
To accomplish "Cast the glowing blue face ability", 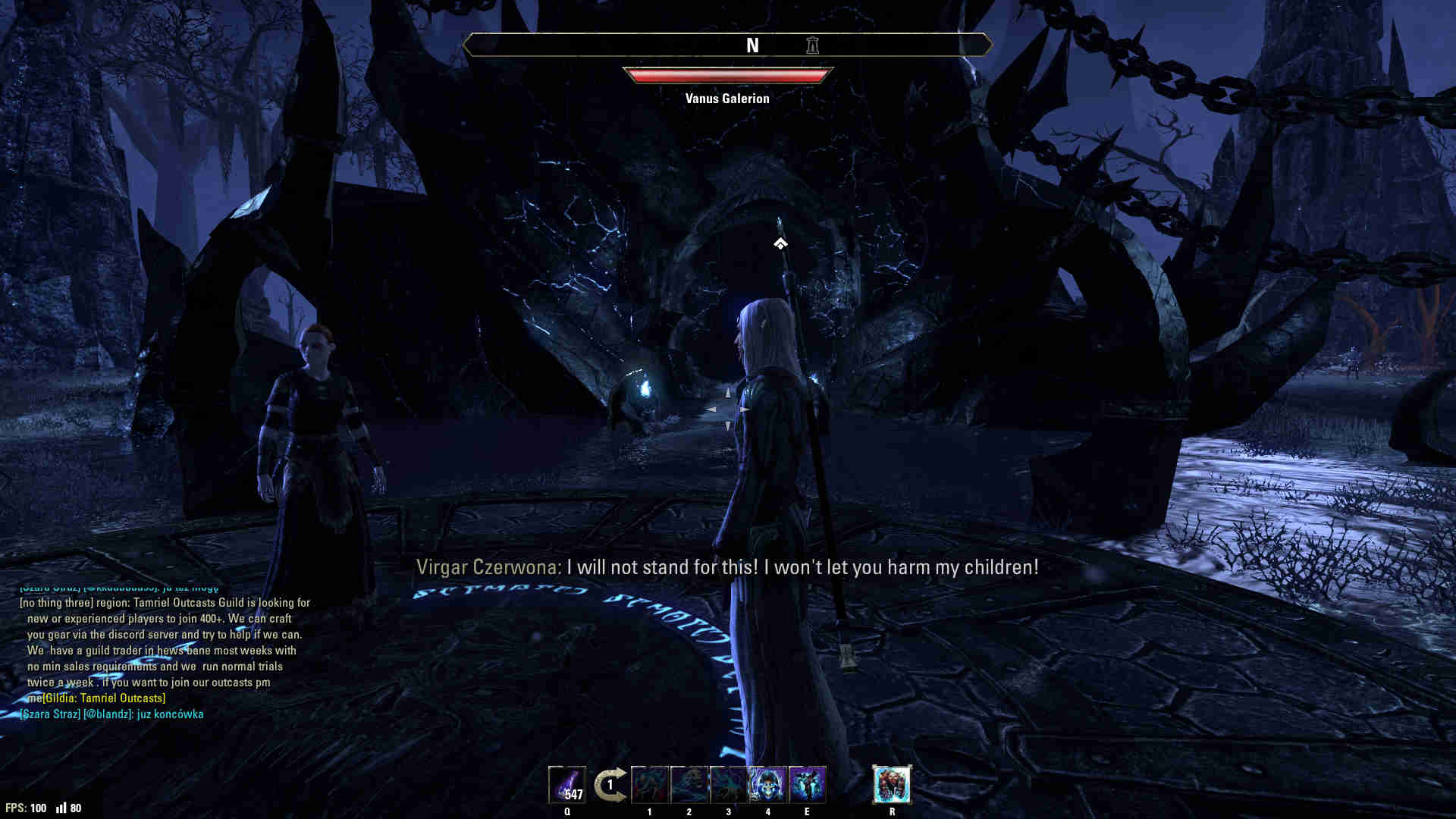I will click(x=768, y=785).
